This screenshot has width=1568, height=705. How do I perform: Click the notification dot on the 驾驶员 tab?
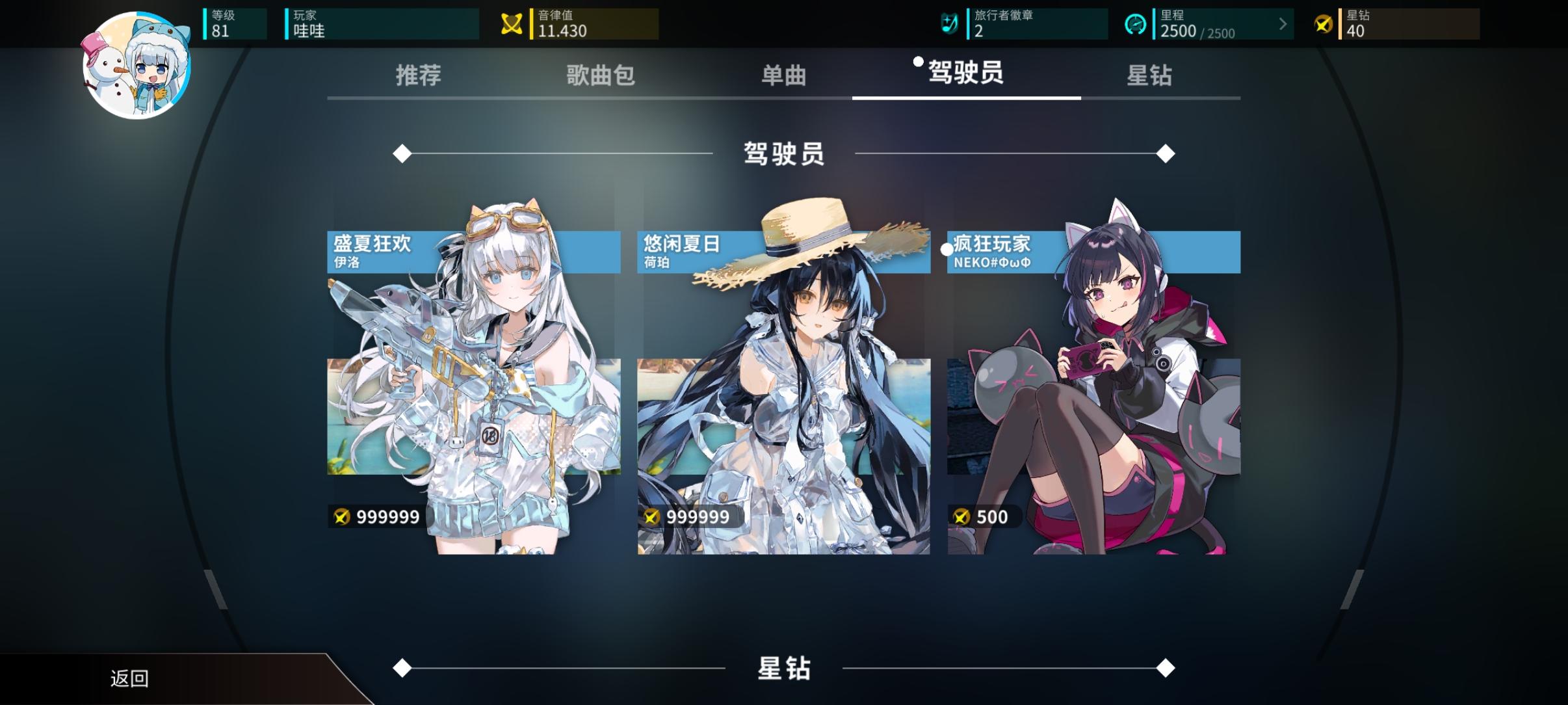(x=918, y=62)
